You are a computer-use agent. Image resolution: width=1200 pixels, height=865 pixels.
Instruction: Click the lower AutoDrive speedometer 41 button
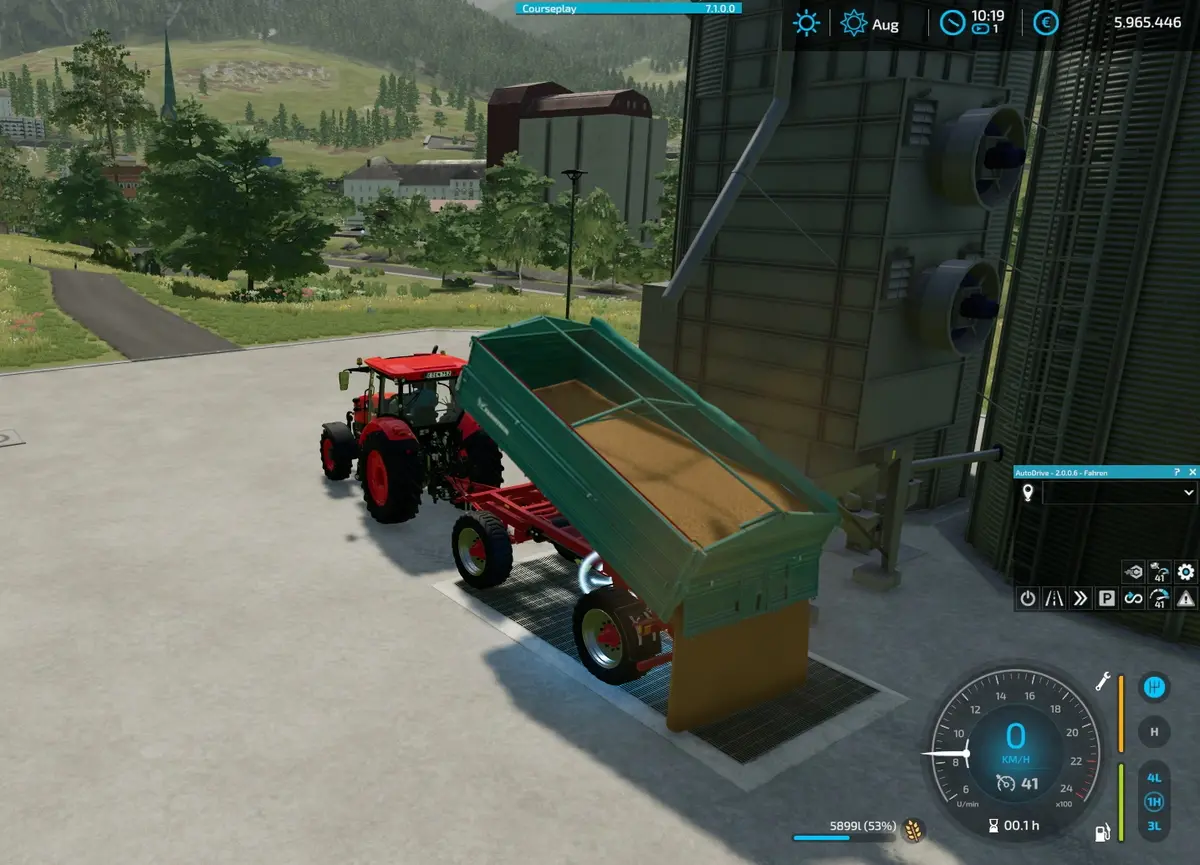point(1160,598)
